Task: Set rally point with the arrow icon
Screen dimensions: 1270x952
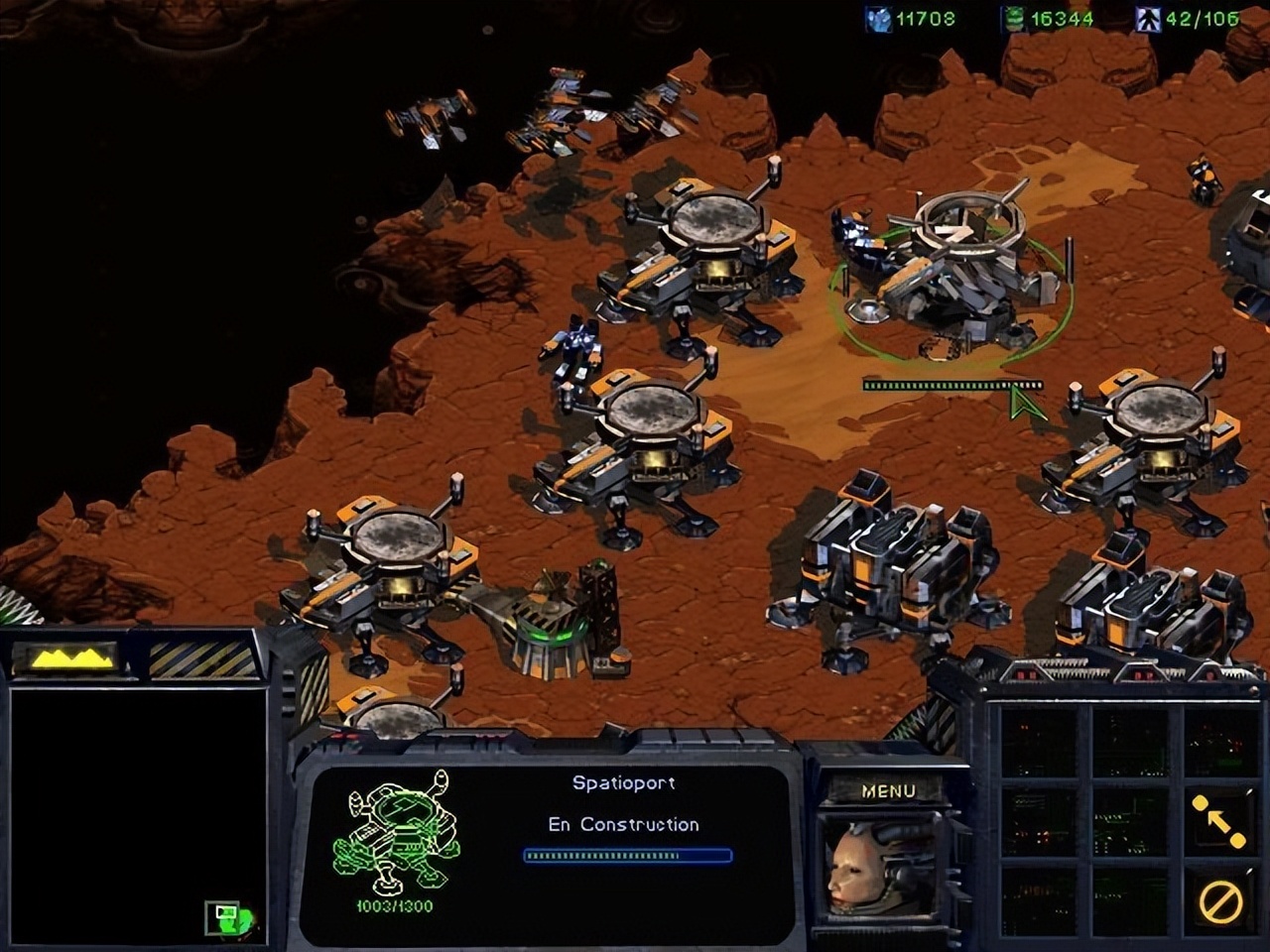Action: [1218, 820]
